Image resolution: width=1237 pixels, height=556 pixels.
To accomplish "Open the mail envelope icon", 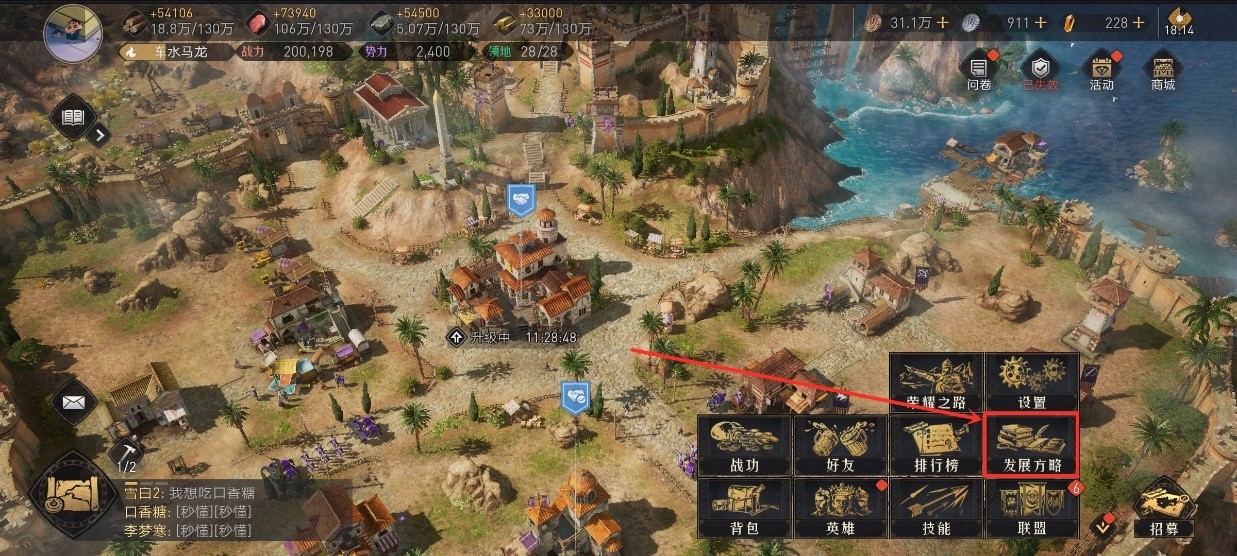I will point(73,402).
